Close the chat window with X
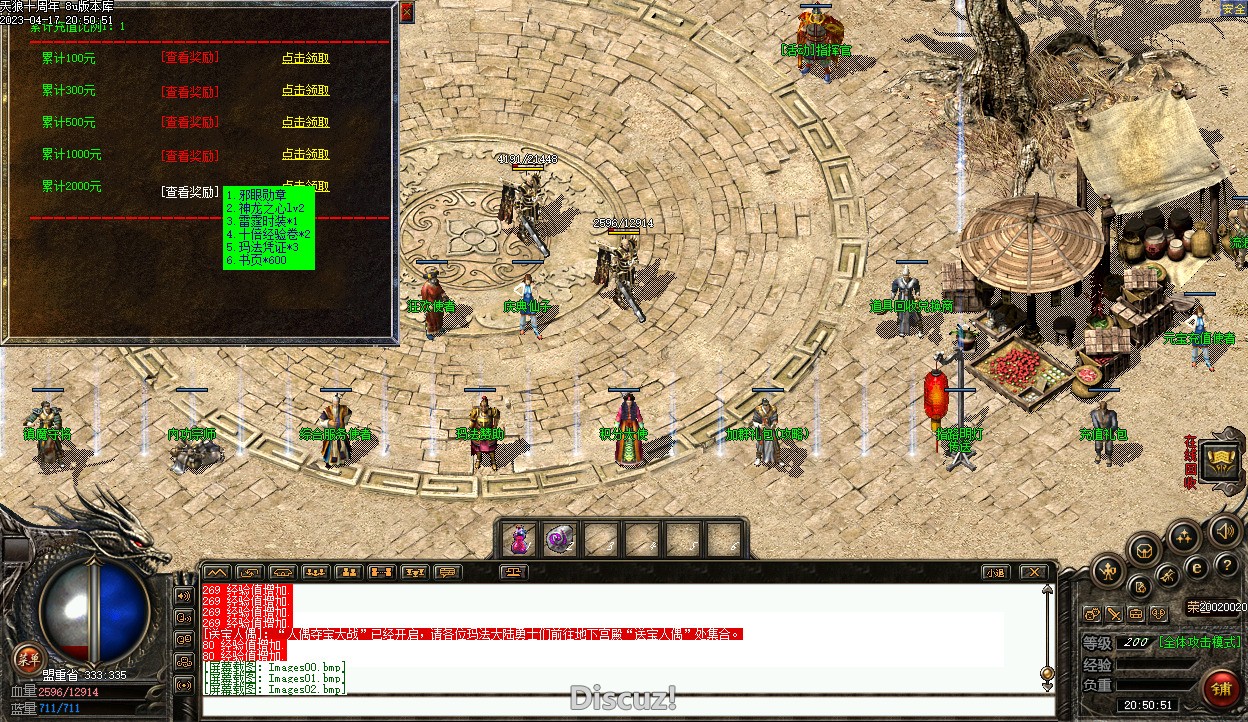The height and width of the screenshot is (722, 1248). coord(1033,572)
